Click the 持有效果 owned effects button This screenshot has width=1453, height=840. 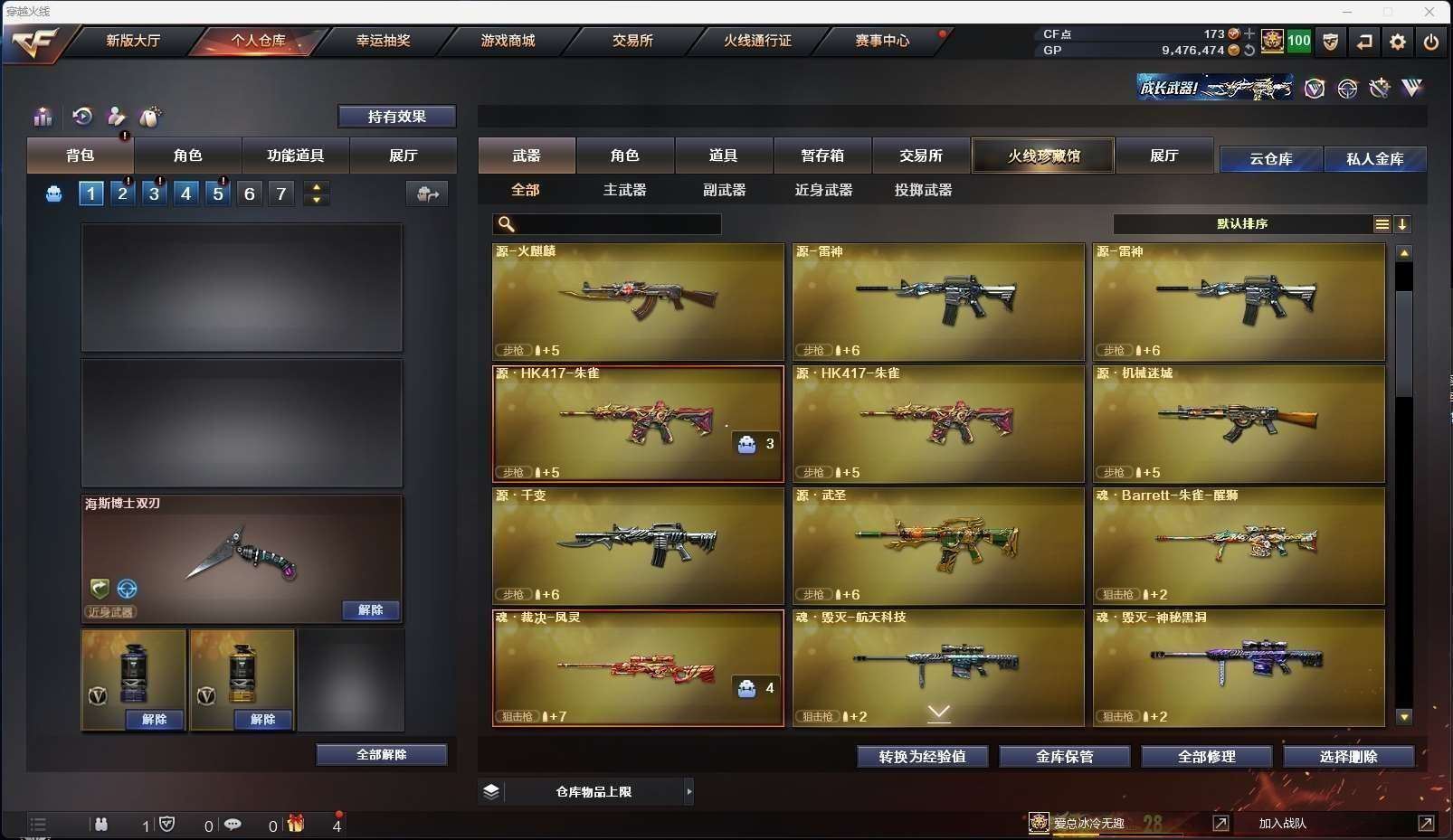[x=396, y=117]
